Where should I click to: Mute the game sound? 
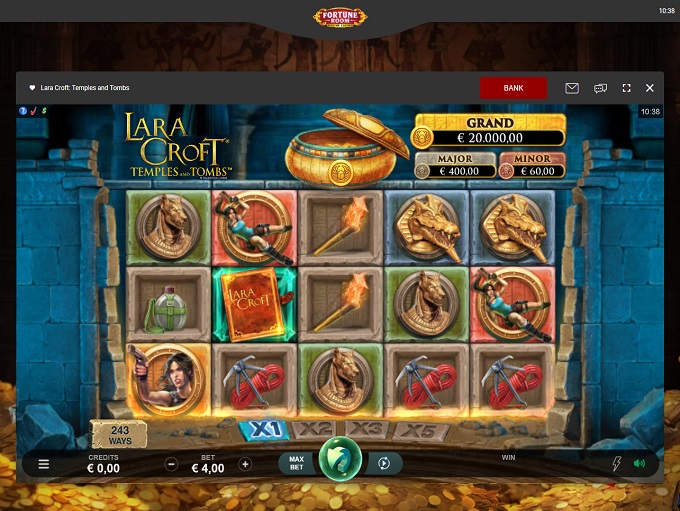[639, 464]
